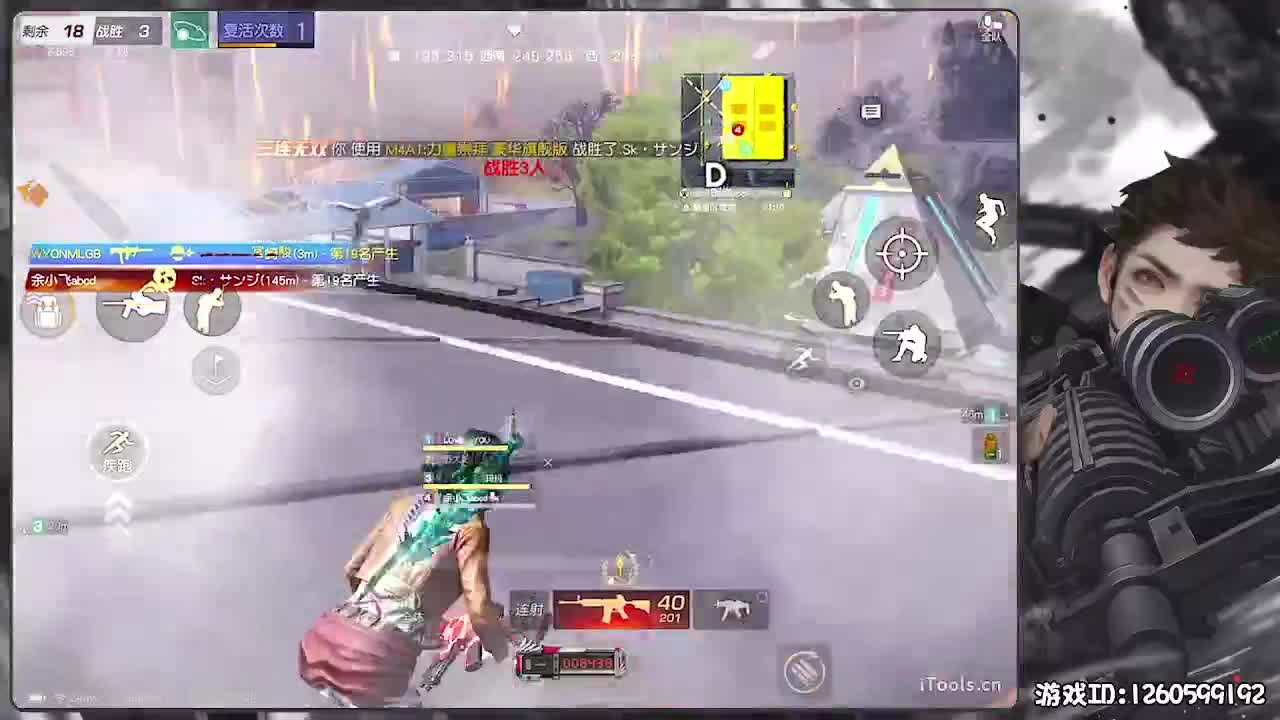The image size is (1280, 720).
Task: Close the squad list with the X
Action: tap(548, 463)
